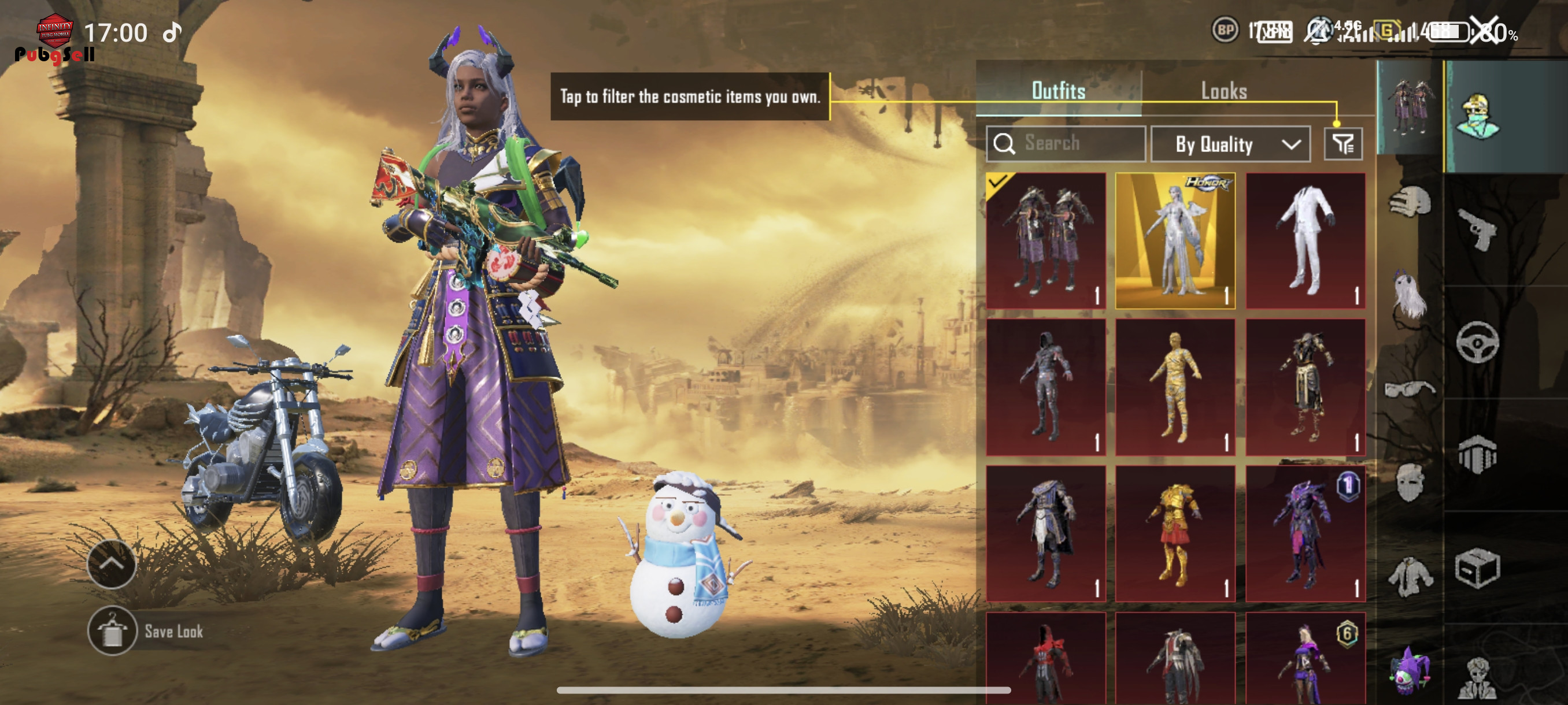Select the gold armor red skirt outfit
Screen dimensions: 1568x705
[1175, 533]
